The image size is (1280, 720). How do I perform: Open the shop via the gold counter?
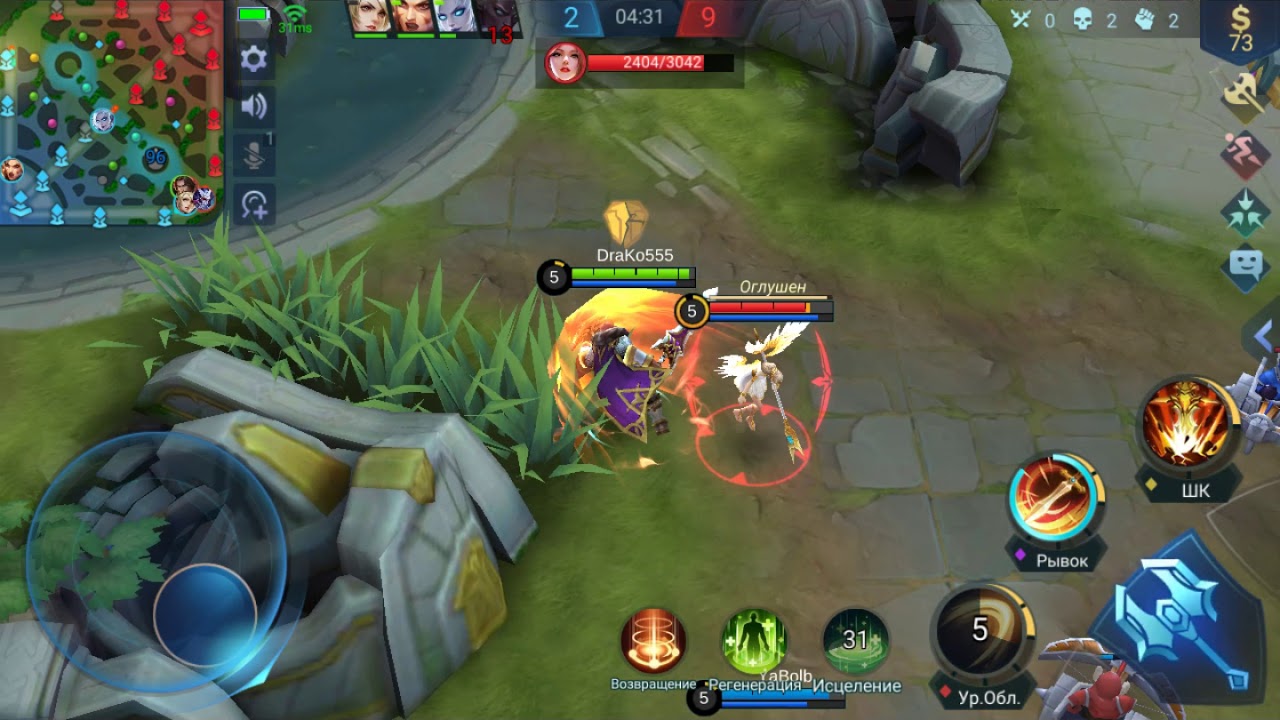(x=1240, y=30)
